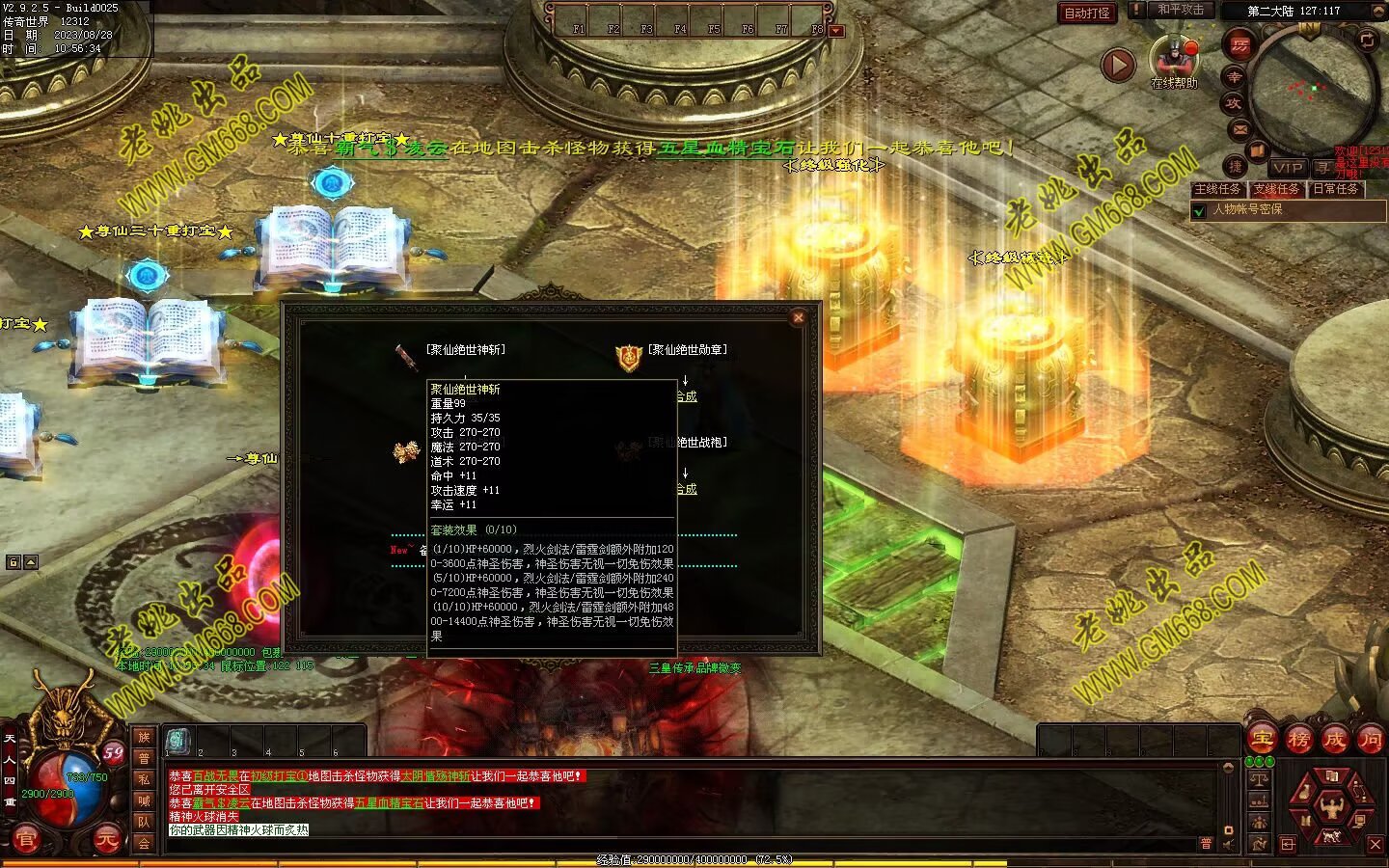Viewport: 1389px width, 868px height.
Task: Open the 宝 treasure shop button
Action: coord(1262,740)
